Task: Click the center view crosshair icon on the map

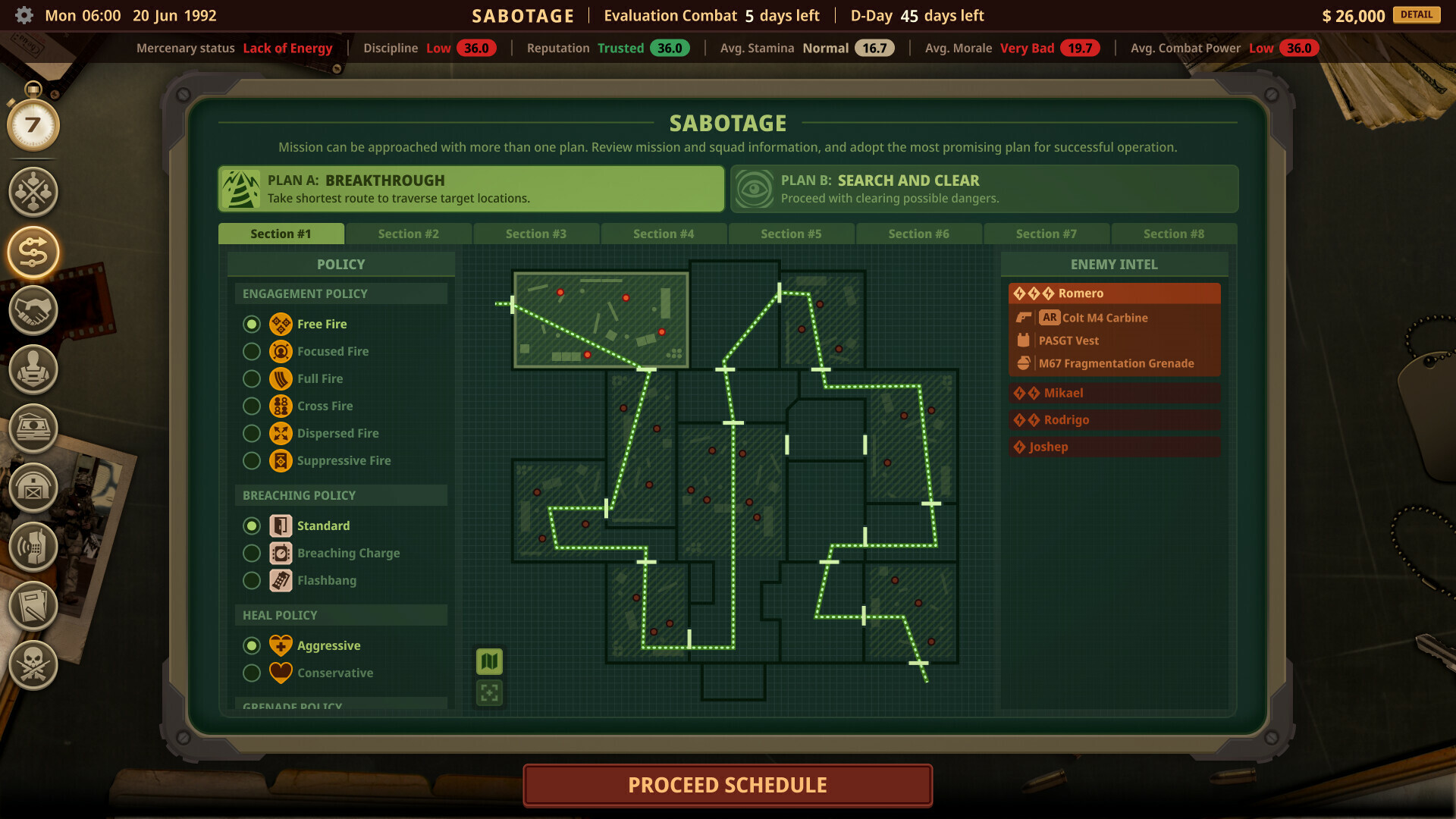Action: click(x=489, y=692)
